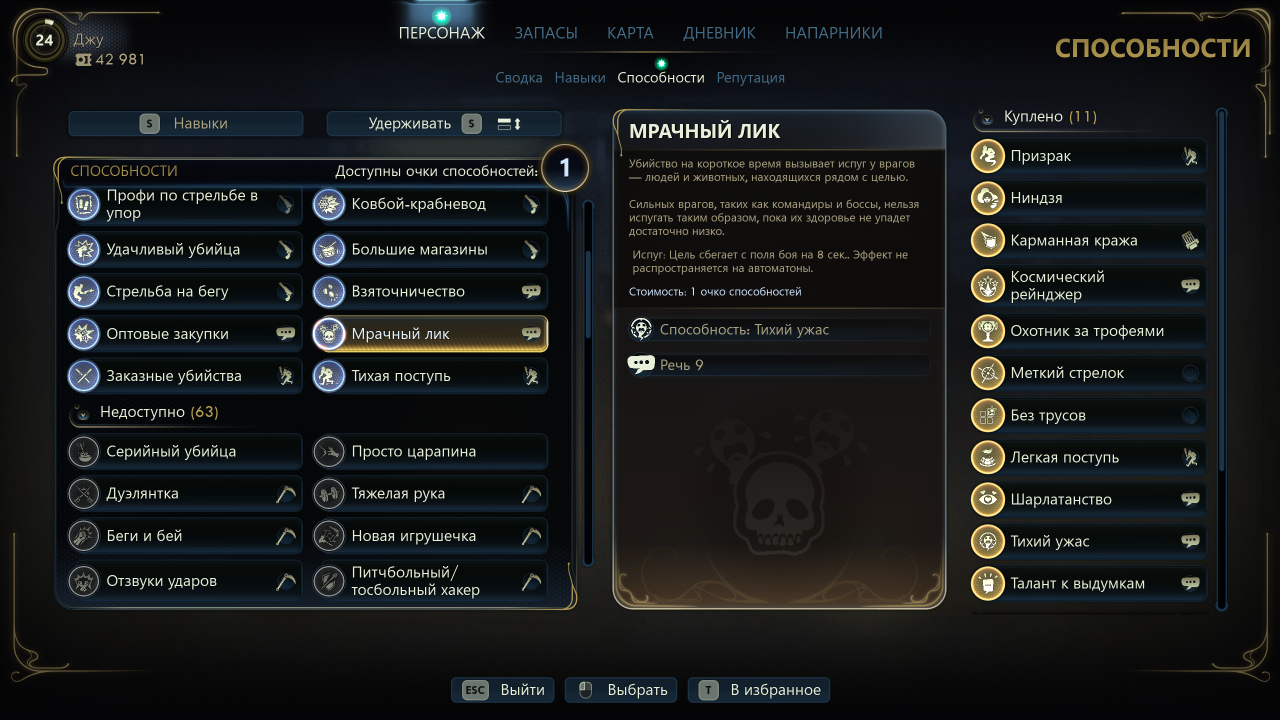Image resolution: width=1280 pixels, height=720 pixels.
Task: Click В избранное to favorite ability
Action: click(x=759, y=690)
